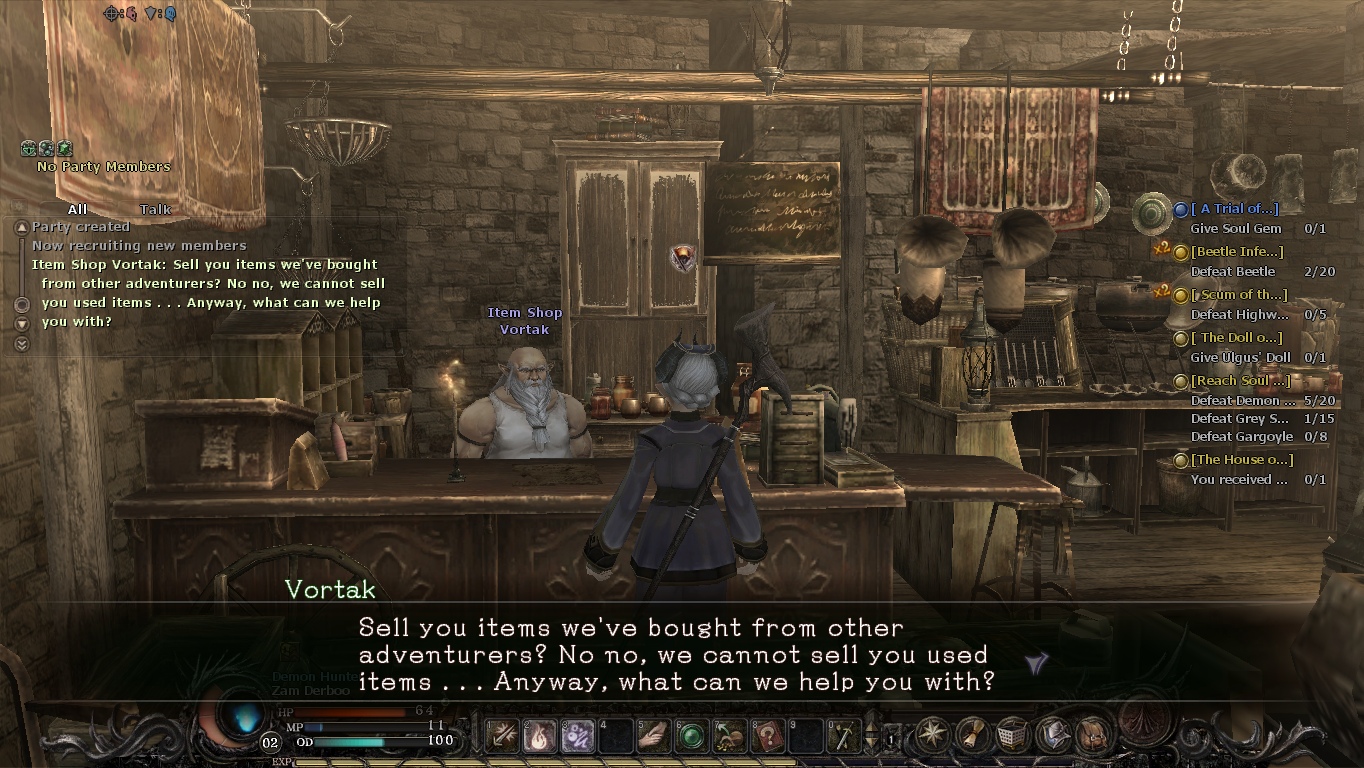Open 'The Doll o...' quest entry
The image size is (1364, 768).
pyautogui.click(x=1238, y=338)
